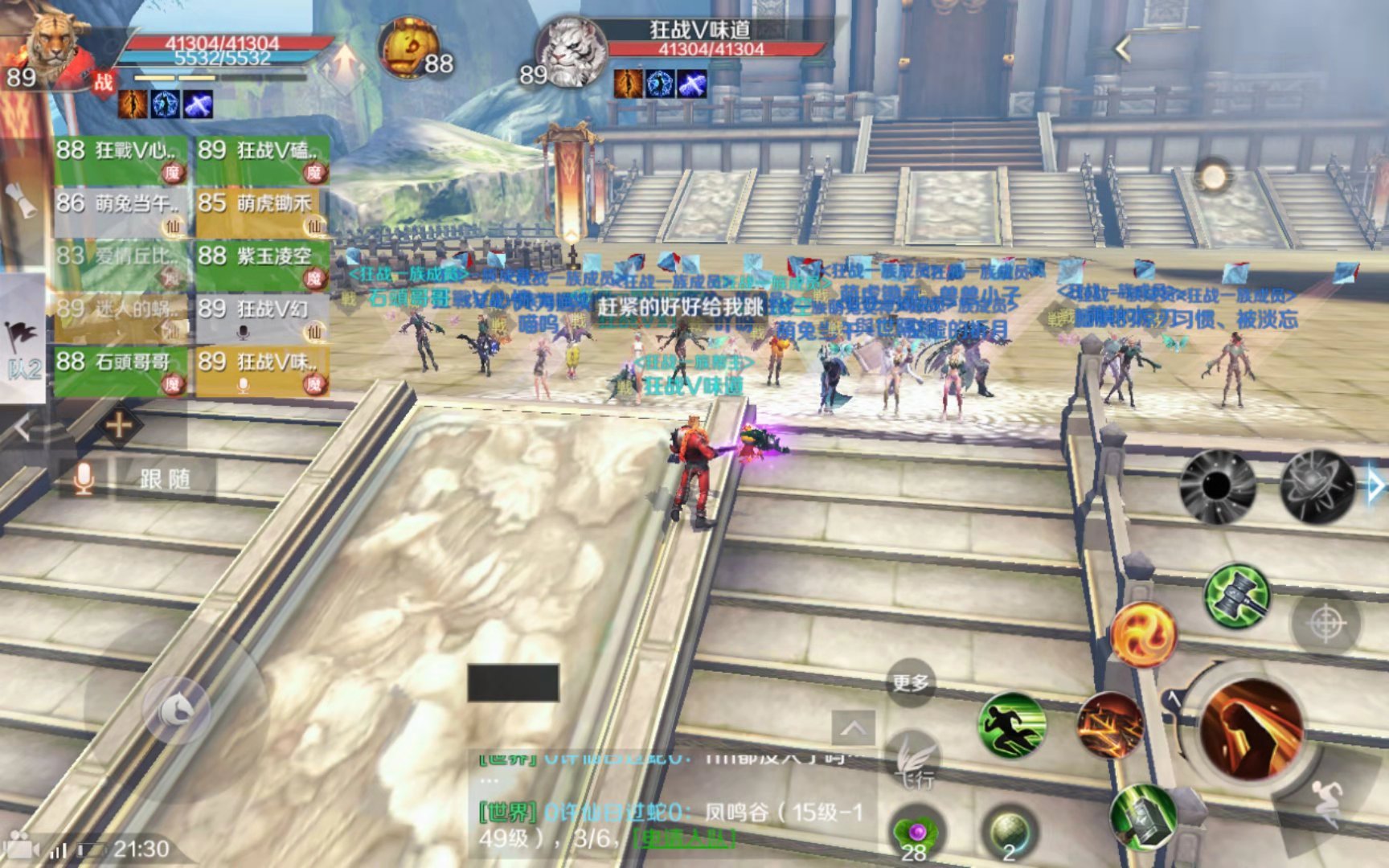The height and width of the screenshot is (868, 1389).
Task: Cast the fire swirl ability
Action: tap(1142, 634)
